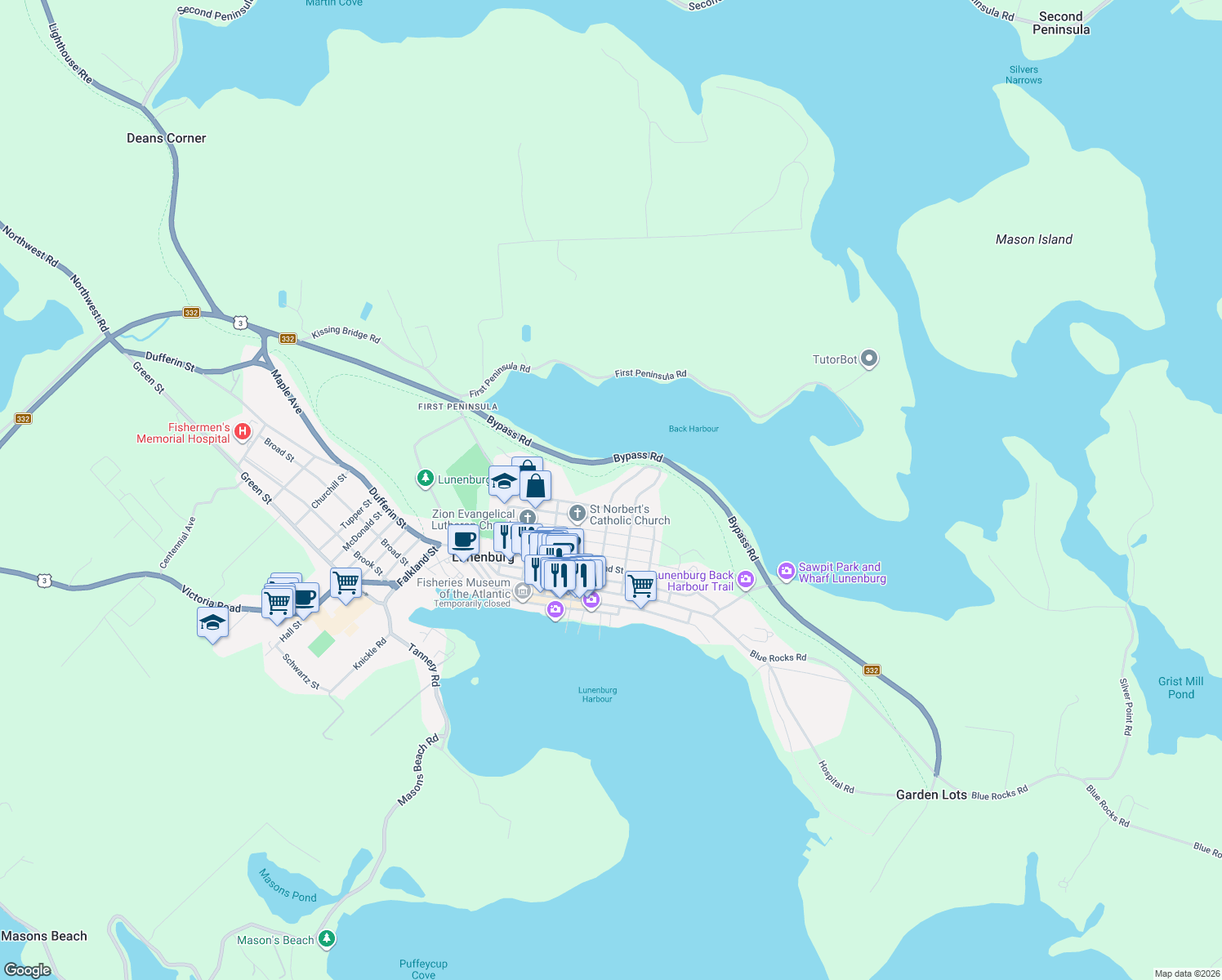
Task: Select the graduation cap pin on Bypass Rd area
Action: pos(504,481)
